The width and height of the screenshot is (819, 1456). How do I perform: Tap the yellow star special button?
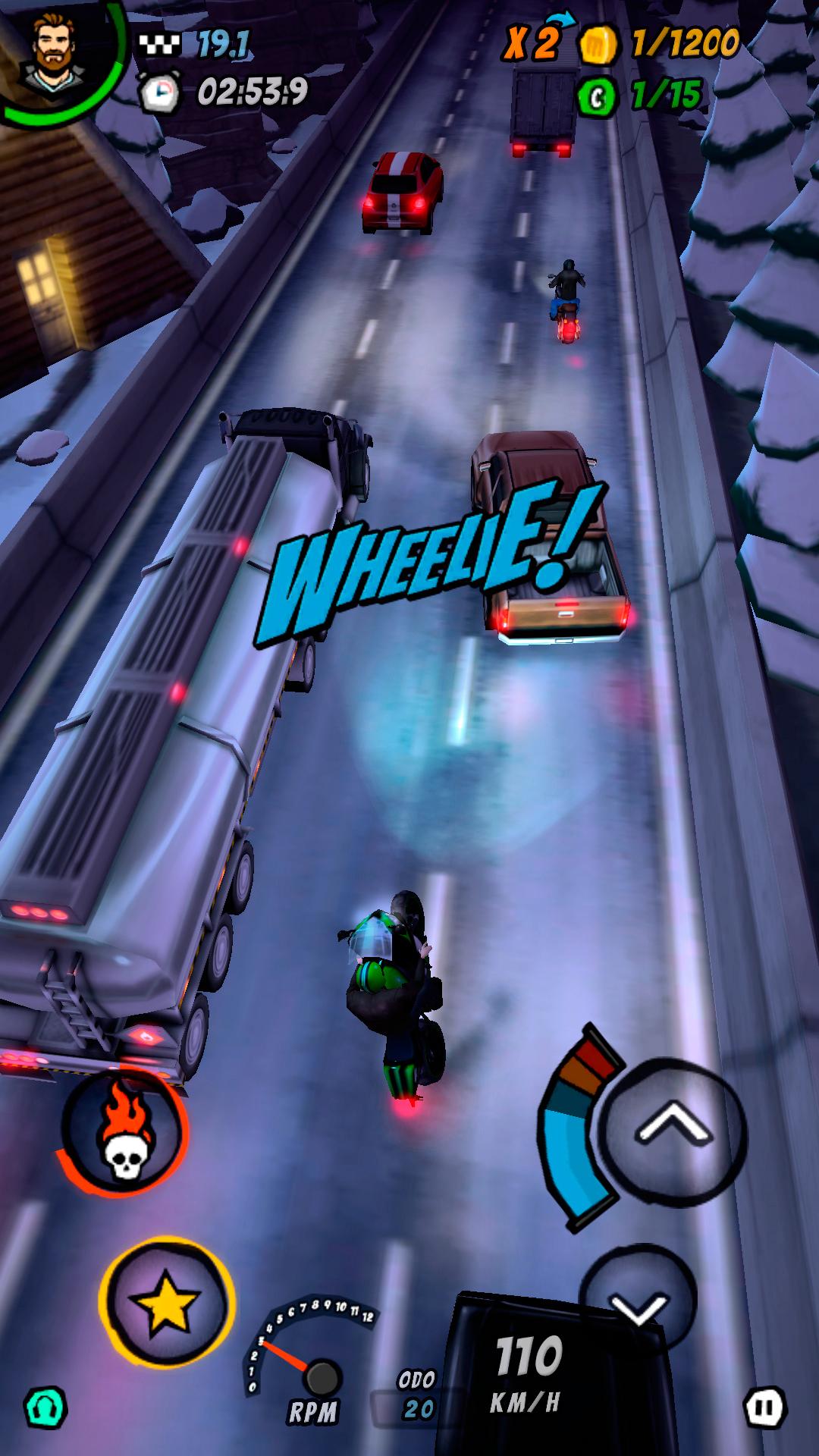click(166, 1304)
